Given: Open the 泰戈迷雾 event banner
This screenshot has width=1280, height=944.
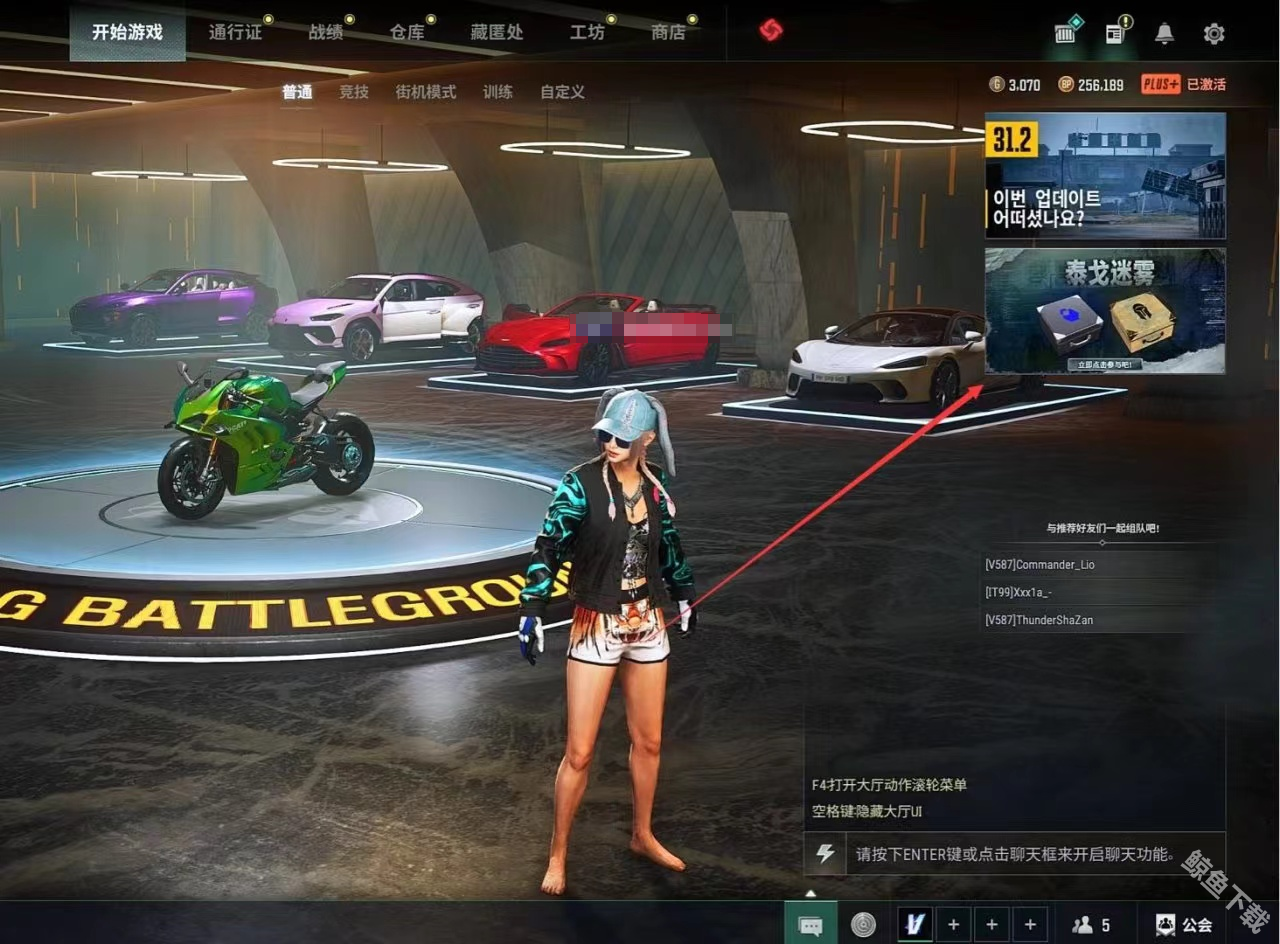Looking at the screenshot, I should click(x=1105, y=311).
